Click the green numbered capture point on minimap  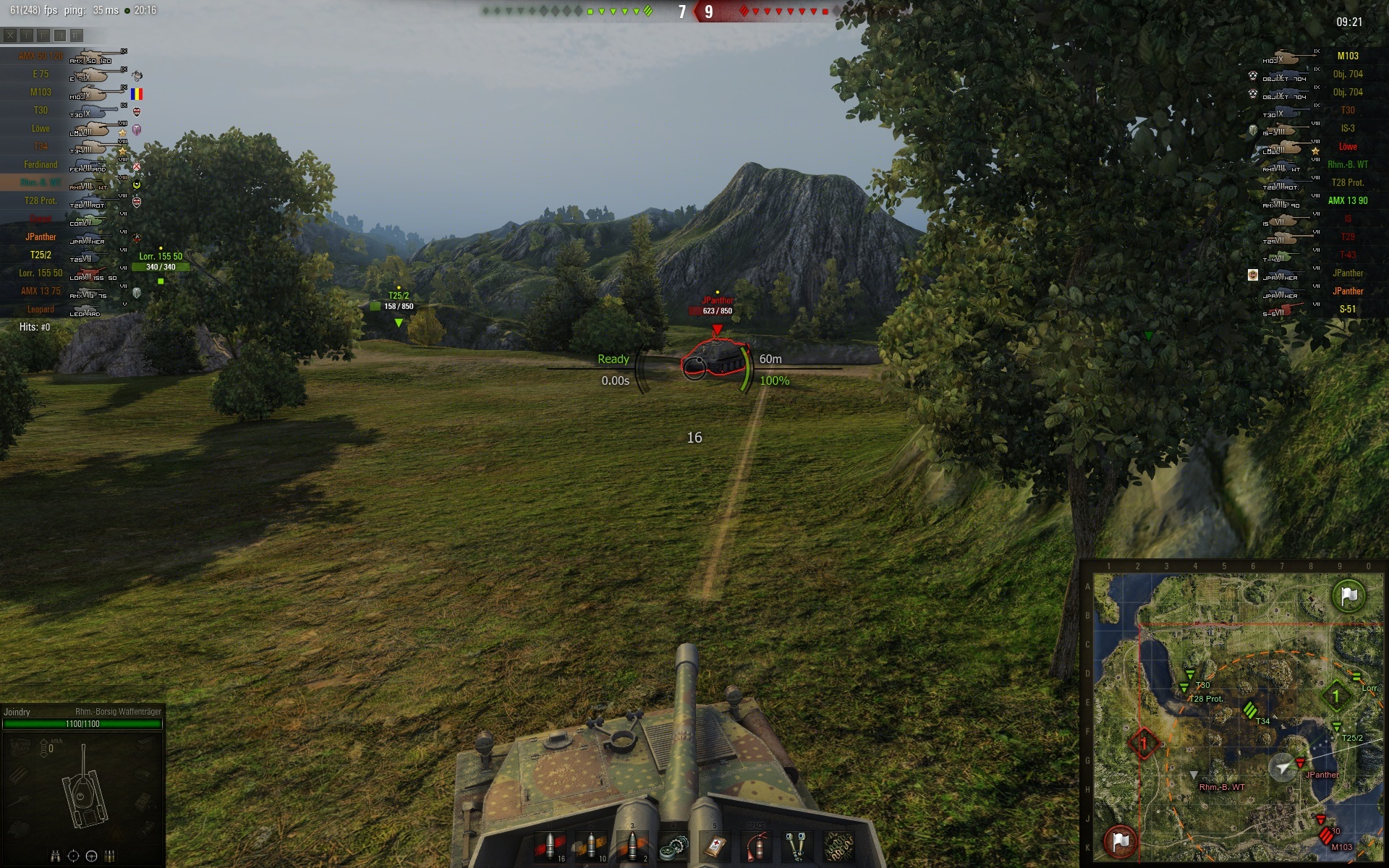[1335, 697]
